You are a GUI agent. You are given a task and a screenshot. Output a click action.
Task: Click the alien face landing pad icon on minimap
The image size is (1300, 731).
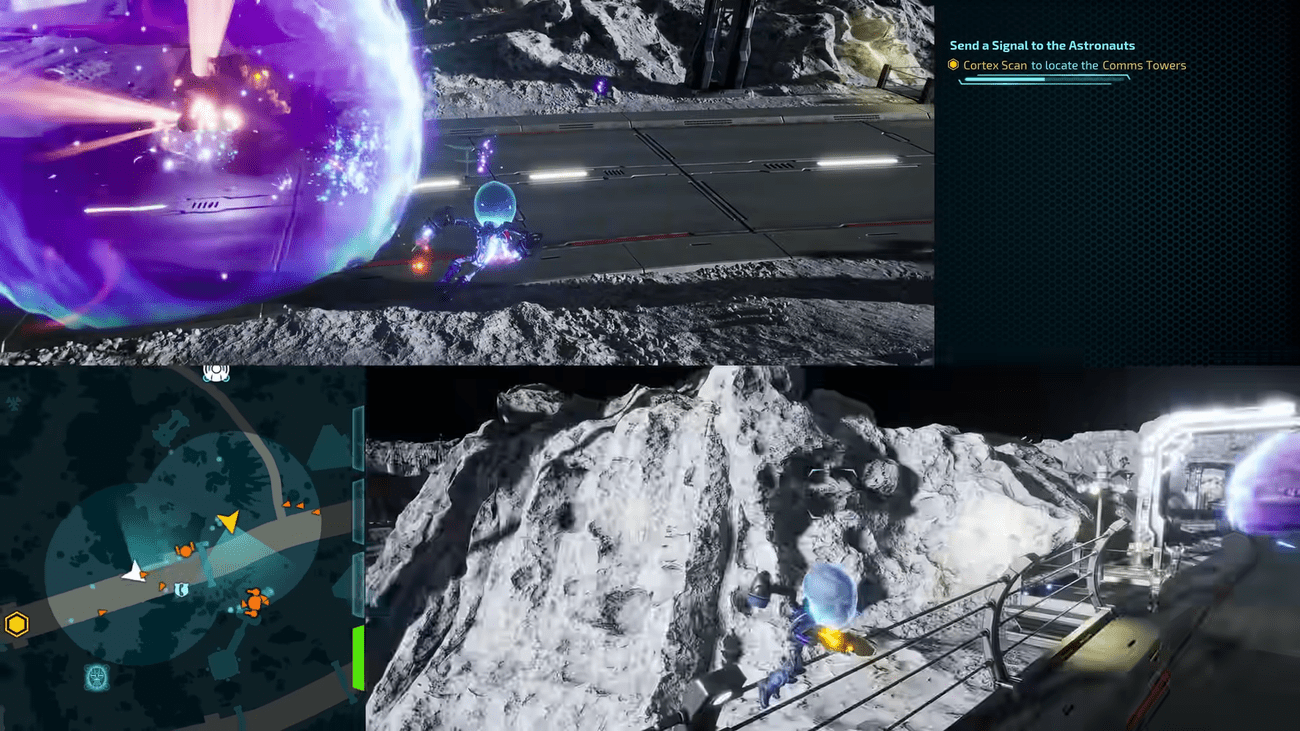(x=96, y=675)
